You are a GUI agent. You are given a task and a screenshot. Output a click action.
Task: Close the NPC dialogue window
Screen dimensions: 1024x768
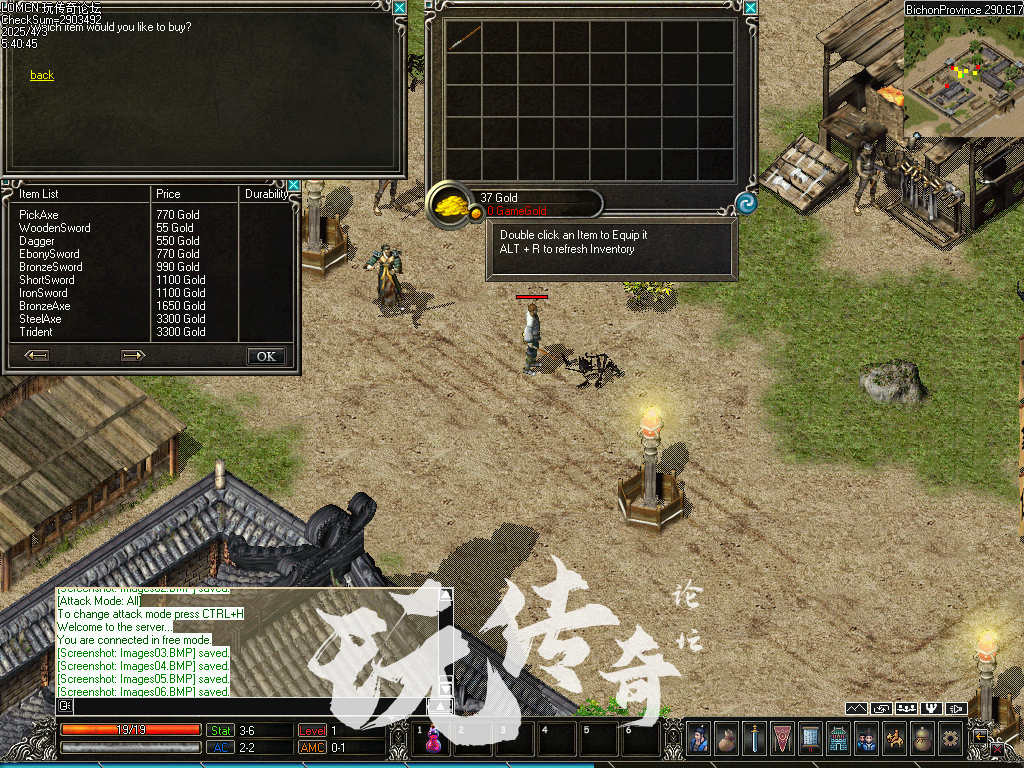click(x=399, y=8)
